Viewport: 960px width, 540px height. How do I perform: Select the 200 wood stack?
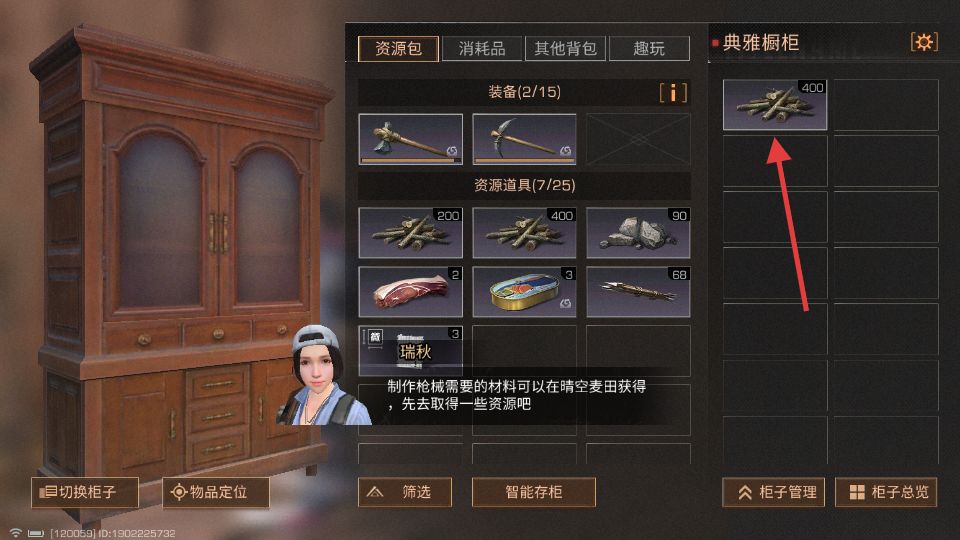pos(411,233)
